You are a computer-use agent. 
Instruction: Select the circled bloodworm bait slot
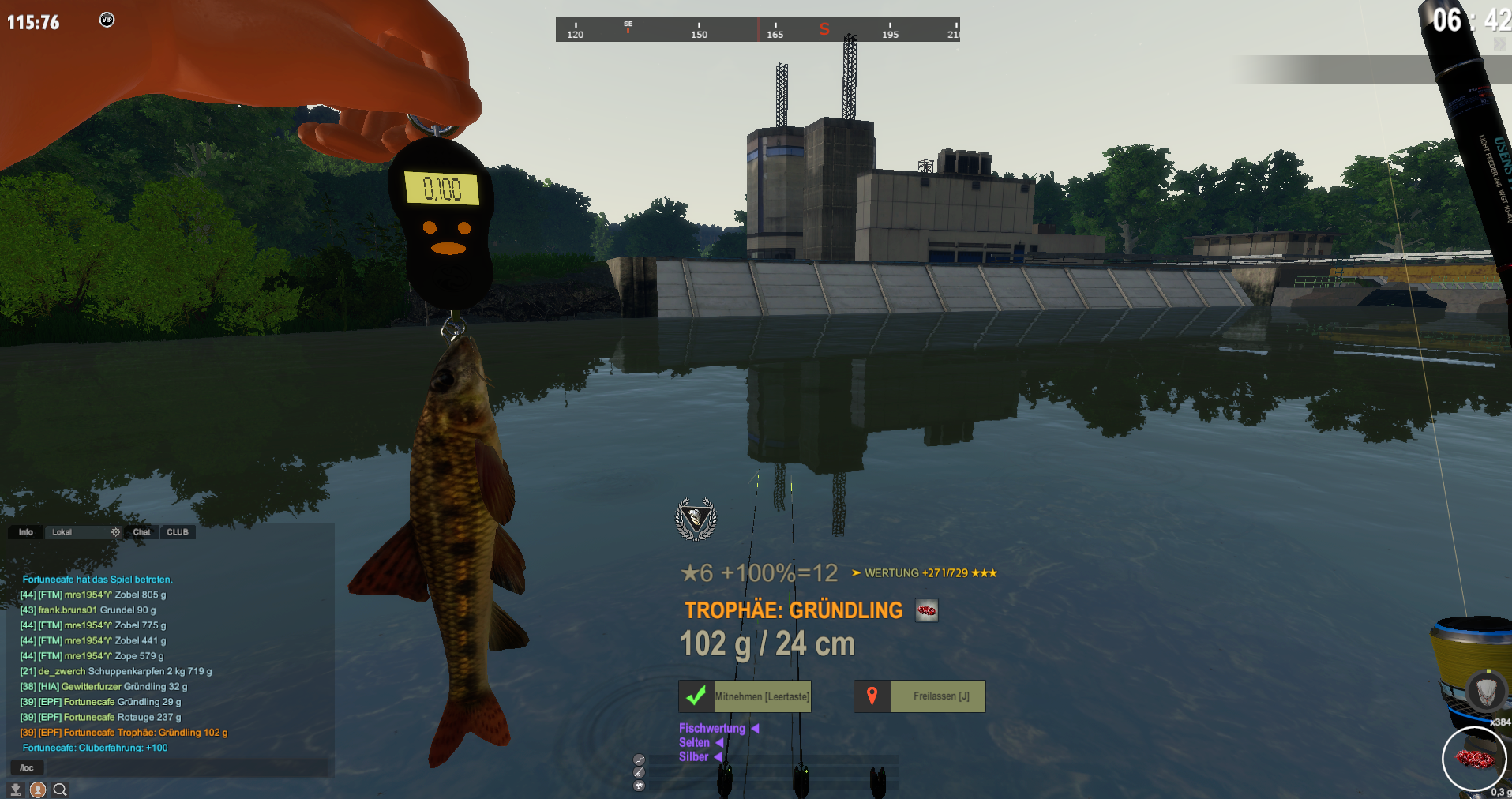1473,759
